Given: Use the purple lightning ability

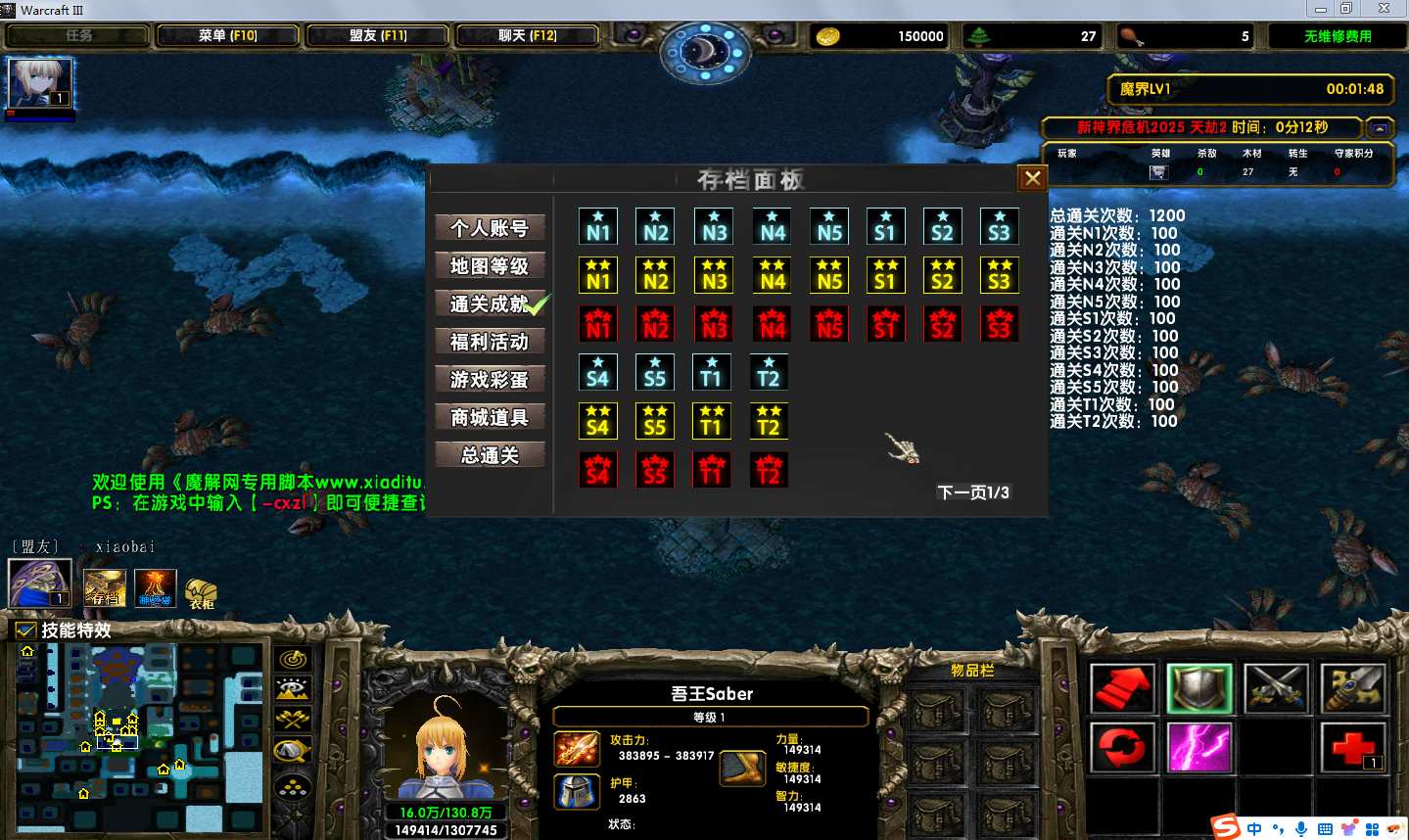Looking at the screenshot, I should pyautogui.click(x=1199, y=747).
